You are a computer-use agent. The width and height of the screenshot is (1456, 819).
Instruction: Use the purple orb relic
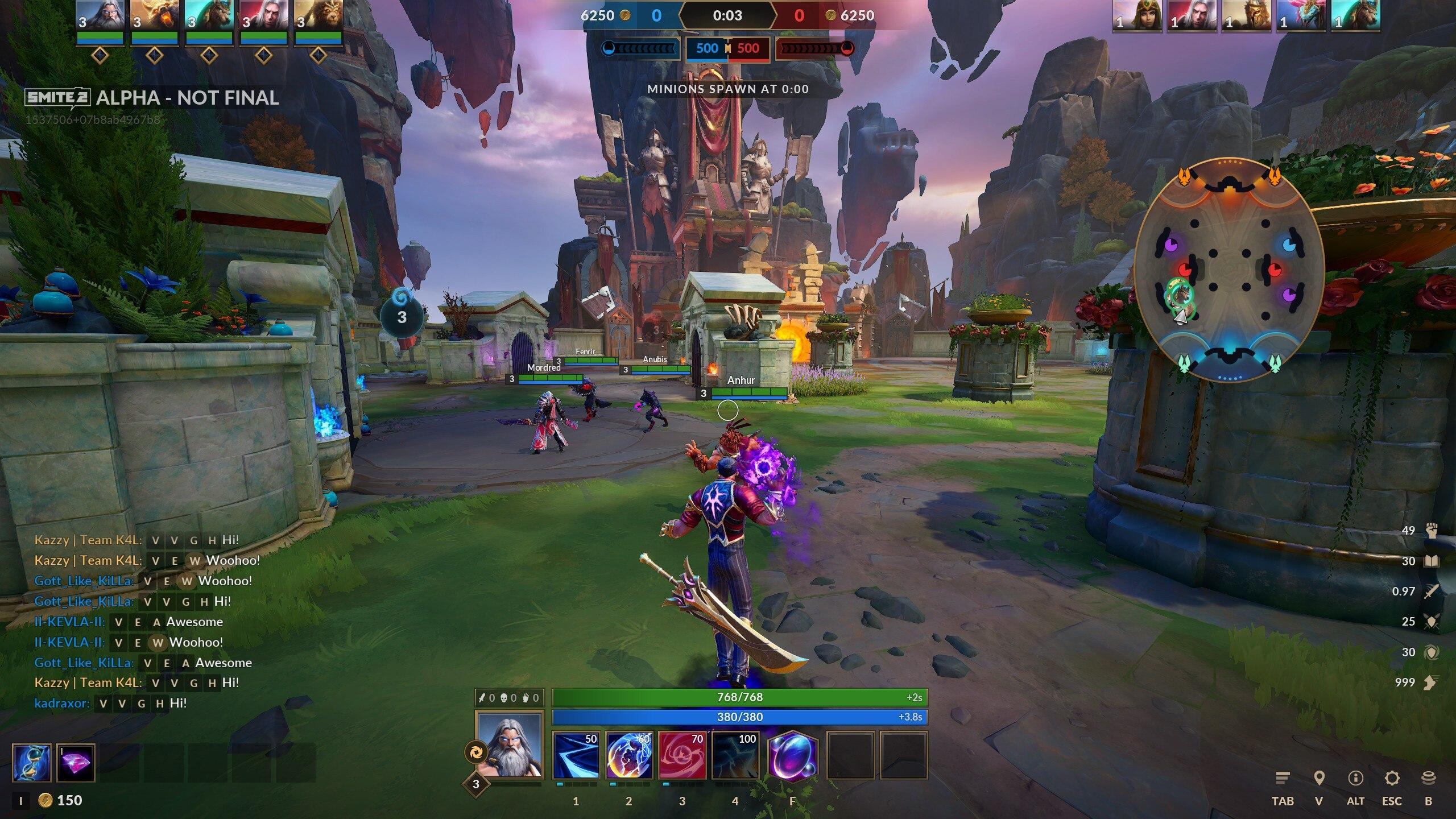pyautogui.click(x=793, y=755)
